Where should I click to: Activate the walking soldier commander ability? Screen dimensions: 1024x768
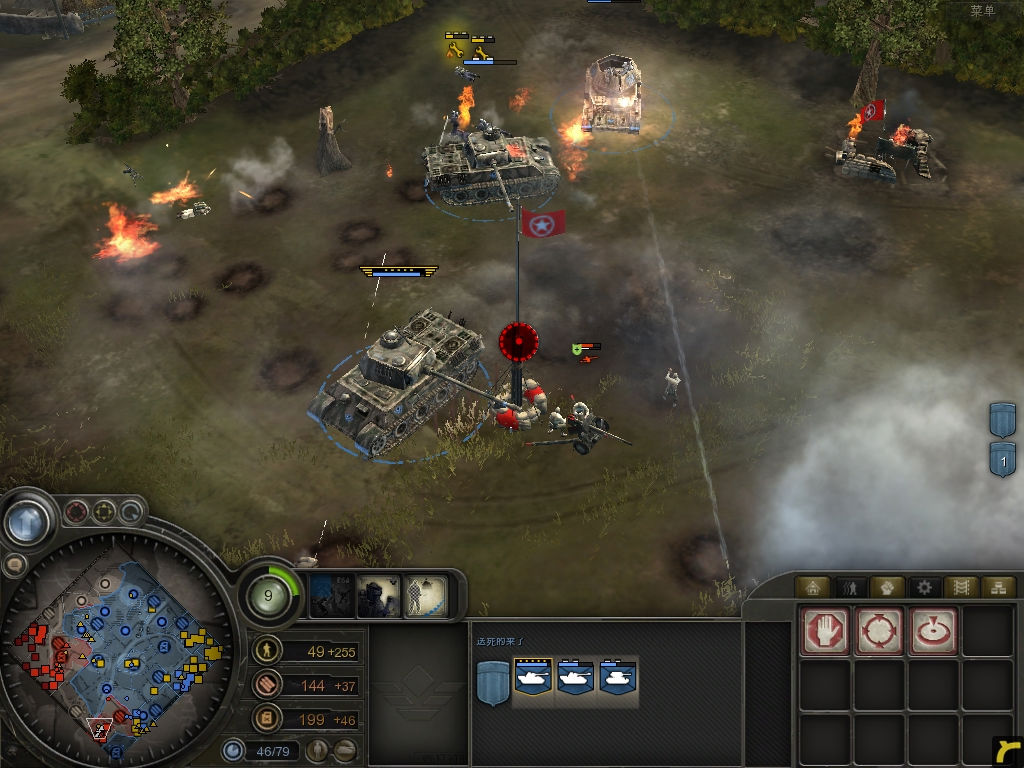tap(426, 597)
